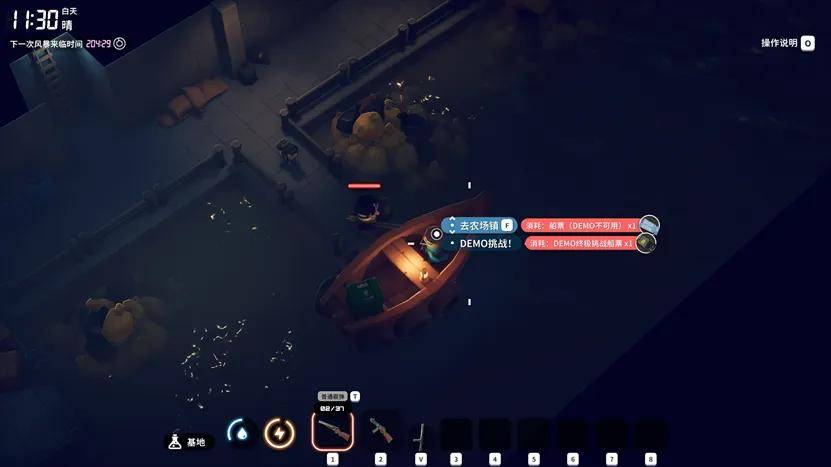The height and width of the screenshot is (467, 831).
Task: Click the 基地 base flask button
Action: pyautogui.click(x=188, y=441)
